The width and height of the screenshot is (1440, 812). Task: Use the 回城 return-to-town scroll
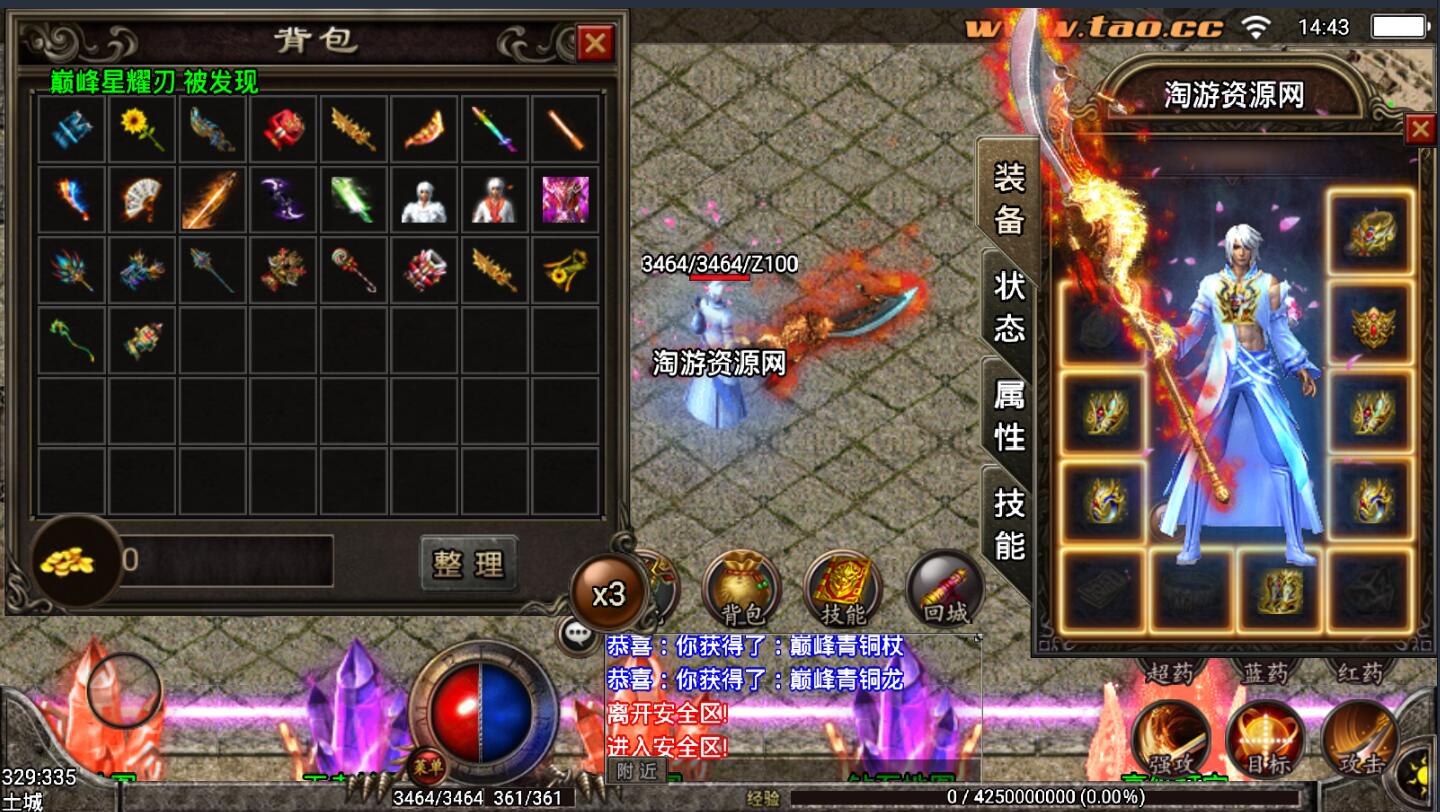click(945, 590)
